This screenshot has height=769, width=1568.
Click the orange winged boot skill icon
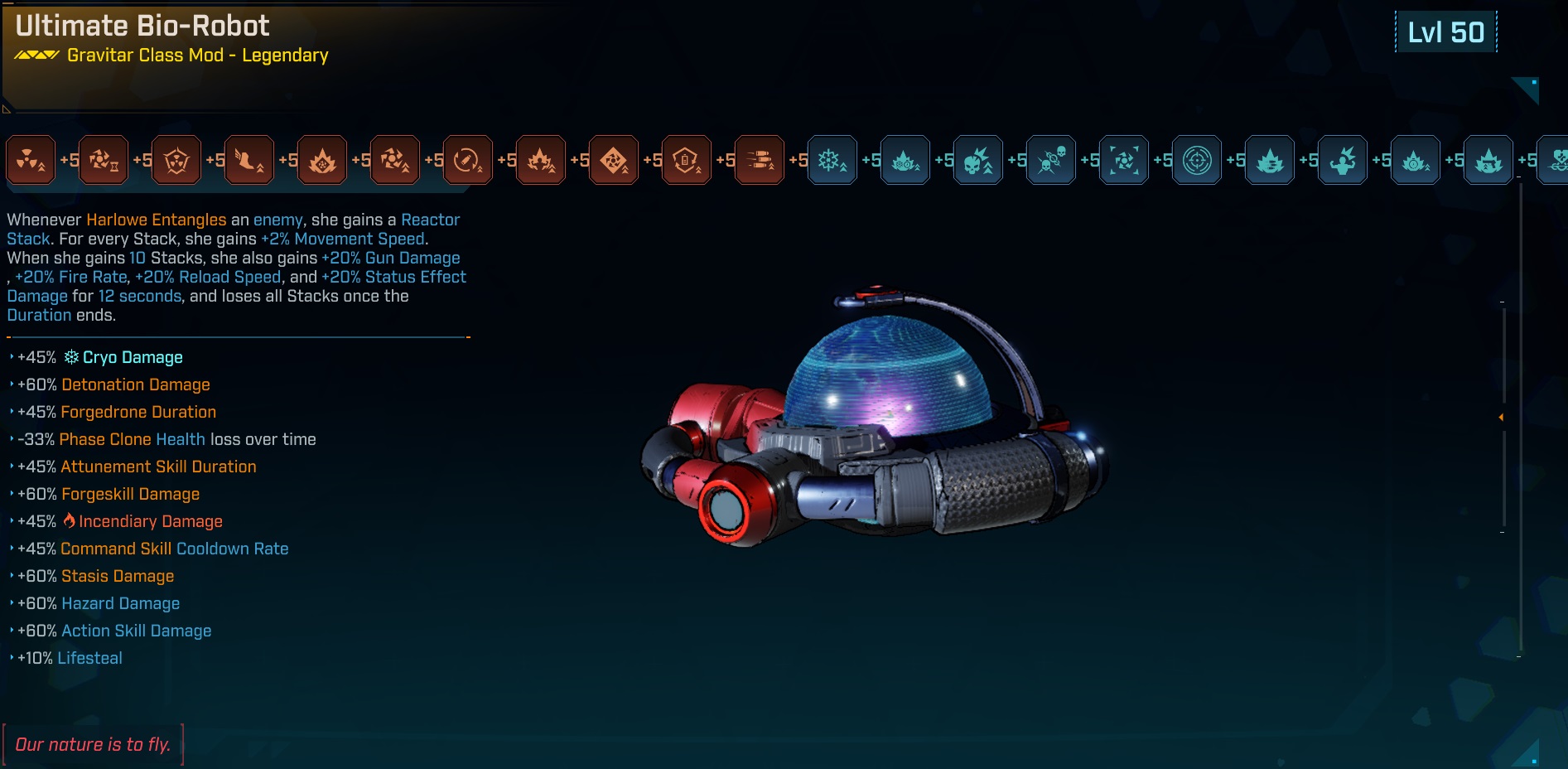point(249,160)
